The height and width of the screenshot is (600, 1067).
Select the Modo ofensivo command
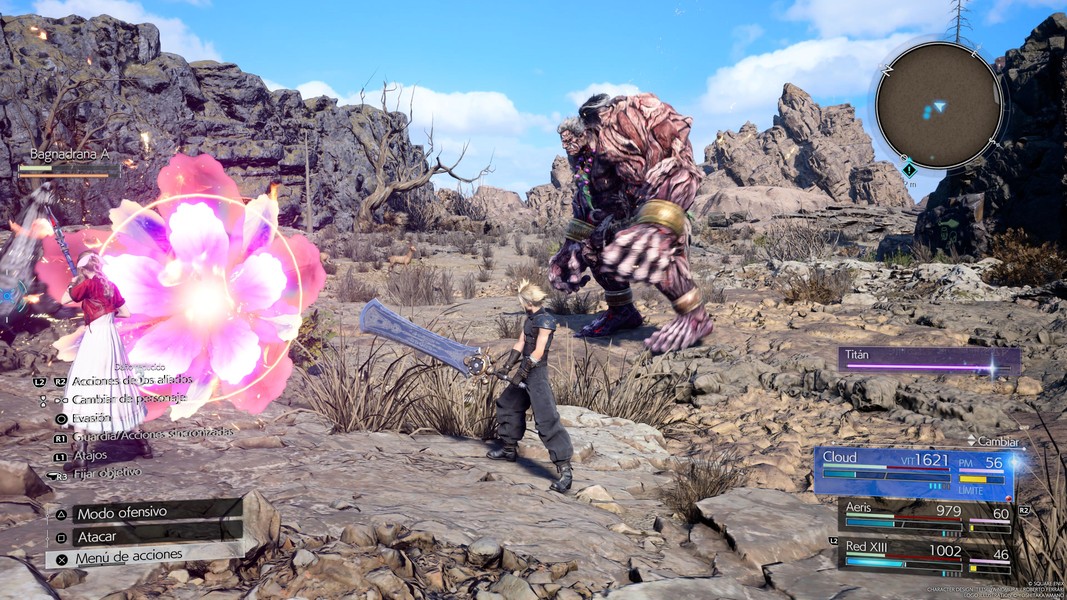122,512
